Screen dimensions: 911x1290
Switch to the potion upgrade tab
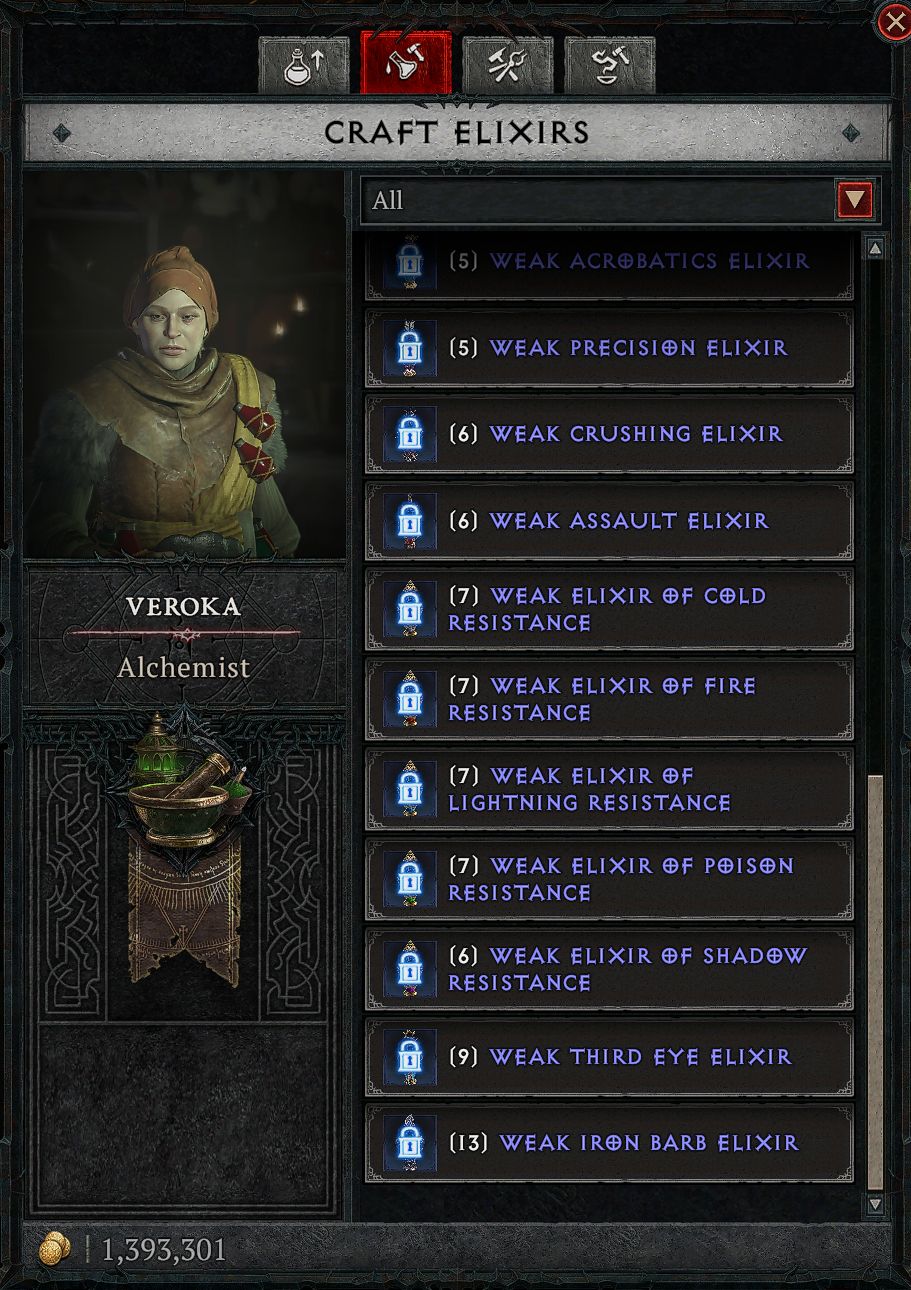point(304,65)
